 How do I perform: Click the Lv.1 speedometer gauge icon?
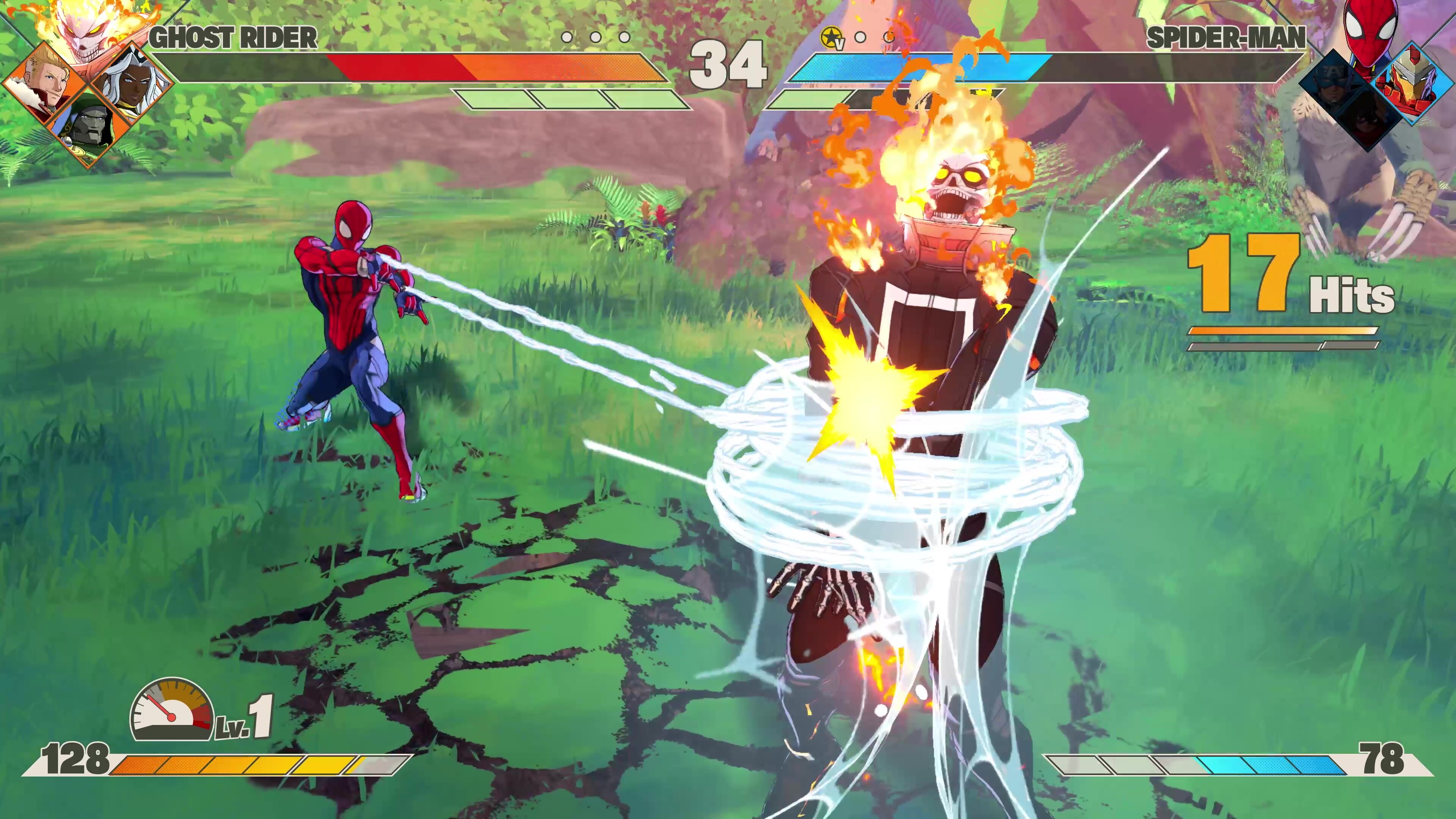172,711
